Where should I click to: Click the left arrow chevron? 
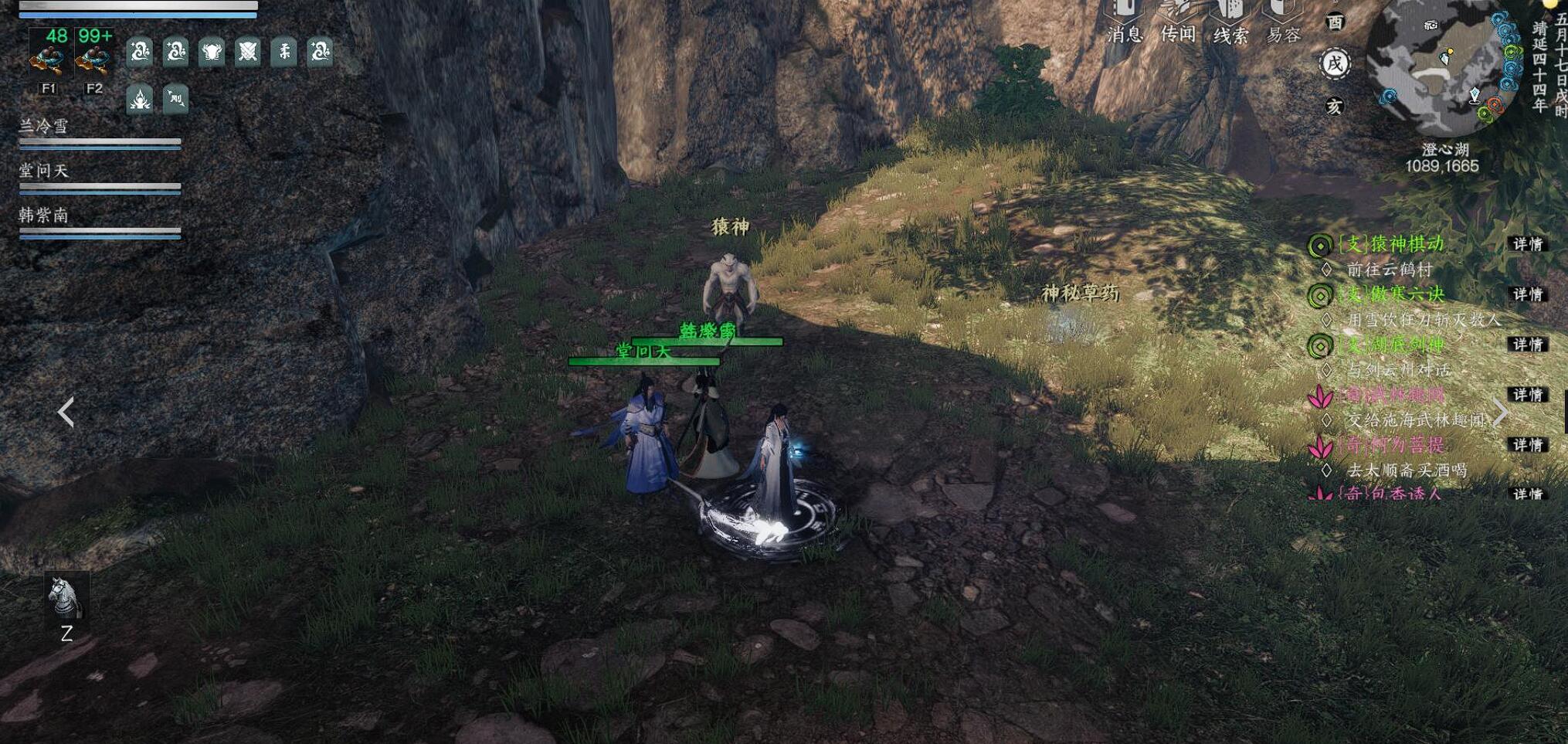66,412
